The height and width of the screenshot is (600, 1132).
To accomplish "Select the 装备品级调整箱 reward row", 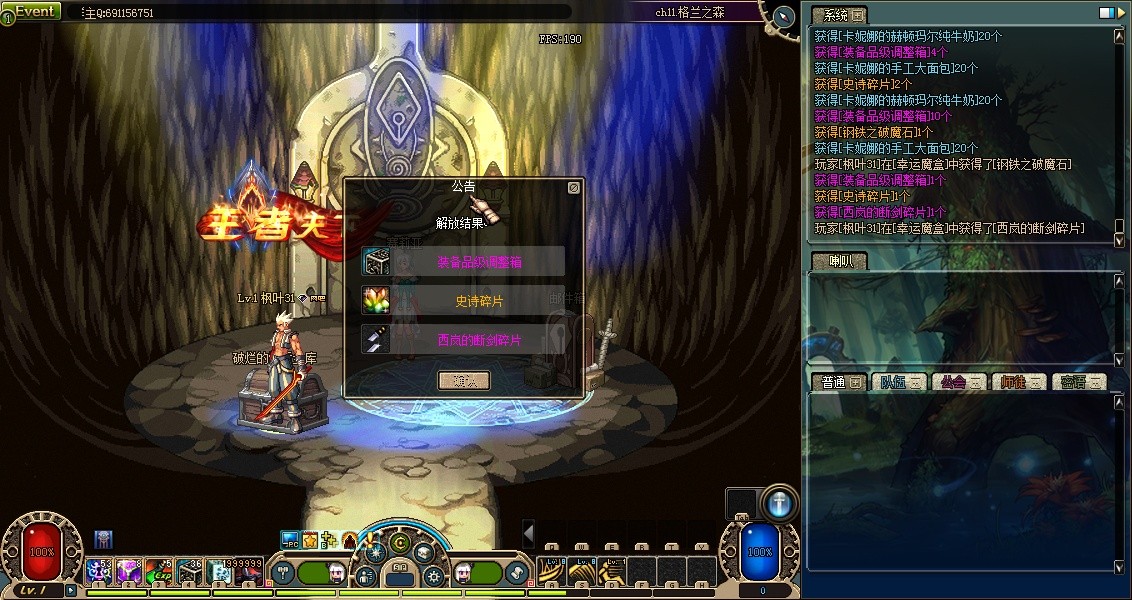I will click(x=463, y=262).
